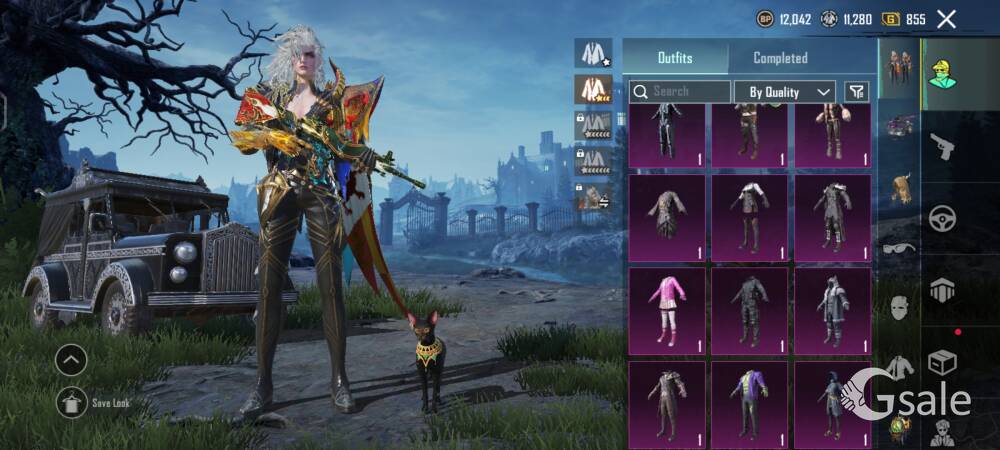Open the pistol weapons category
1000x450 pixels.
(942, 147)
